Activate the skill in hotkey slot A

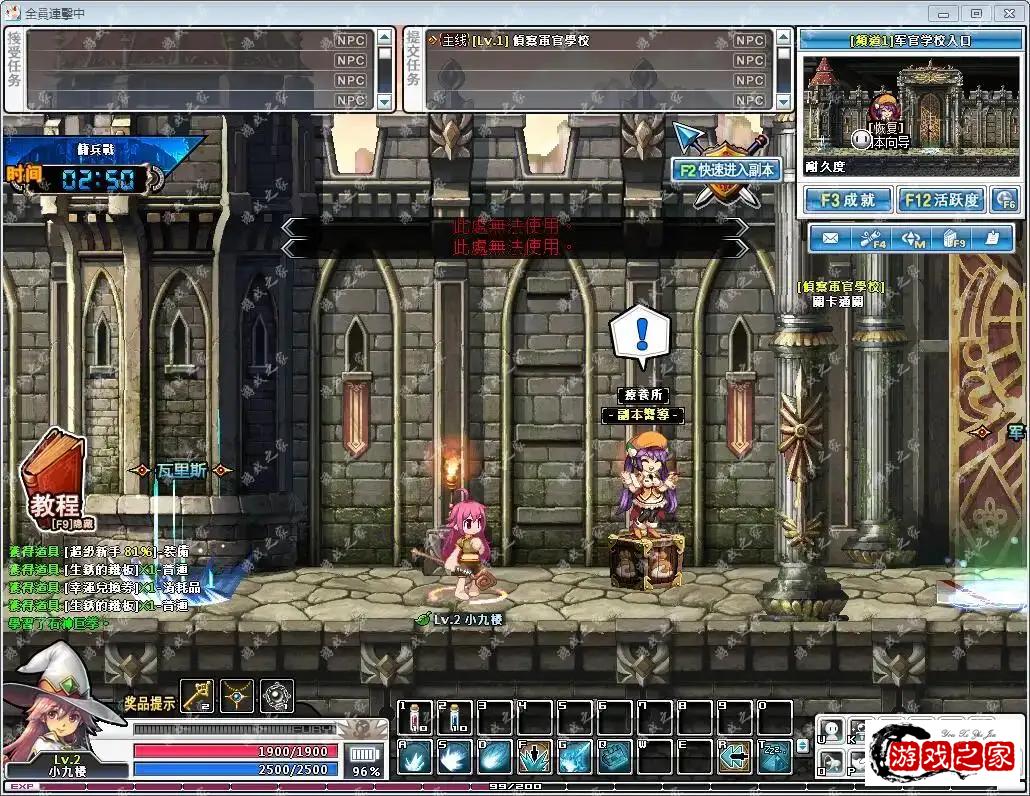[415, 756]
